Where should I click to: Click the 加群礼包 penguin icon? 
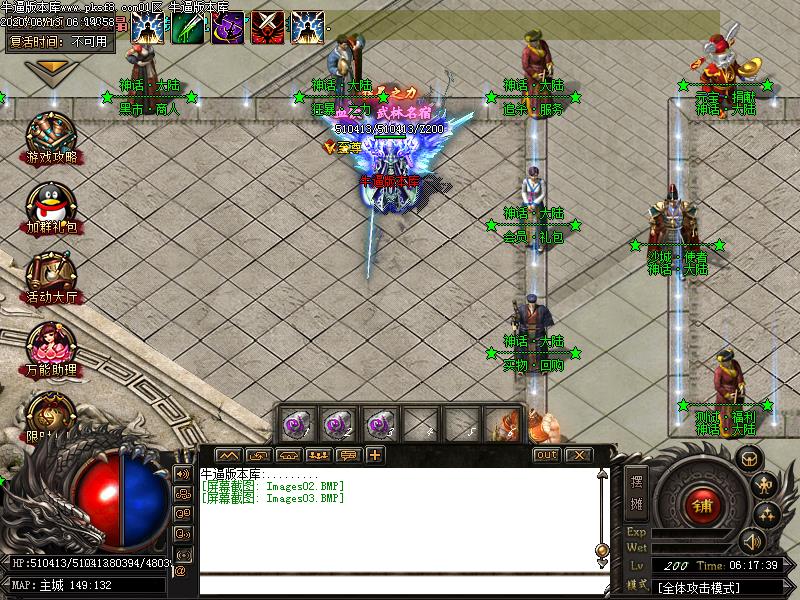tap(52, 204)
